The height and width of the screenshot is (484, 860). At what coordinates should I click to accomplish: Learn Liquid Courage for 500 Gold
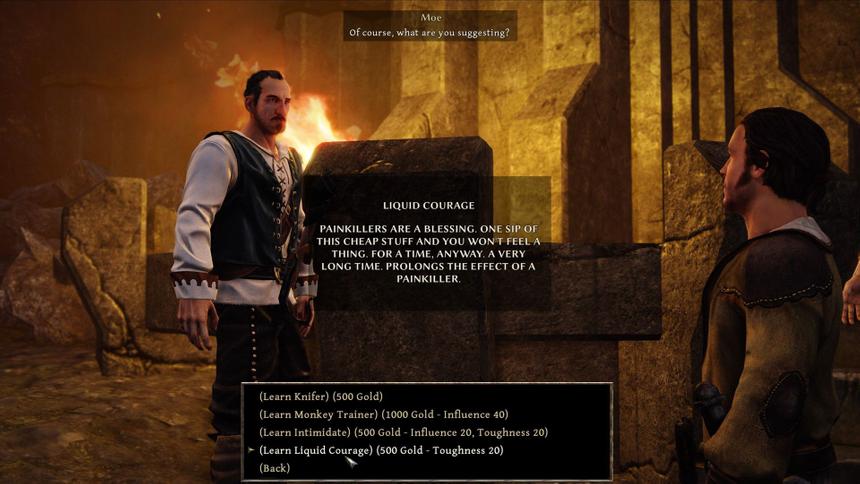click(381, 451)
